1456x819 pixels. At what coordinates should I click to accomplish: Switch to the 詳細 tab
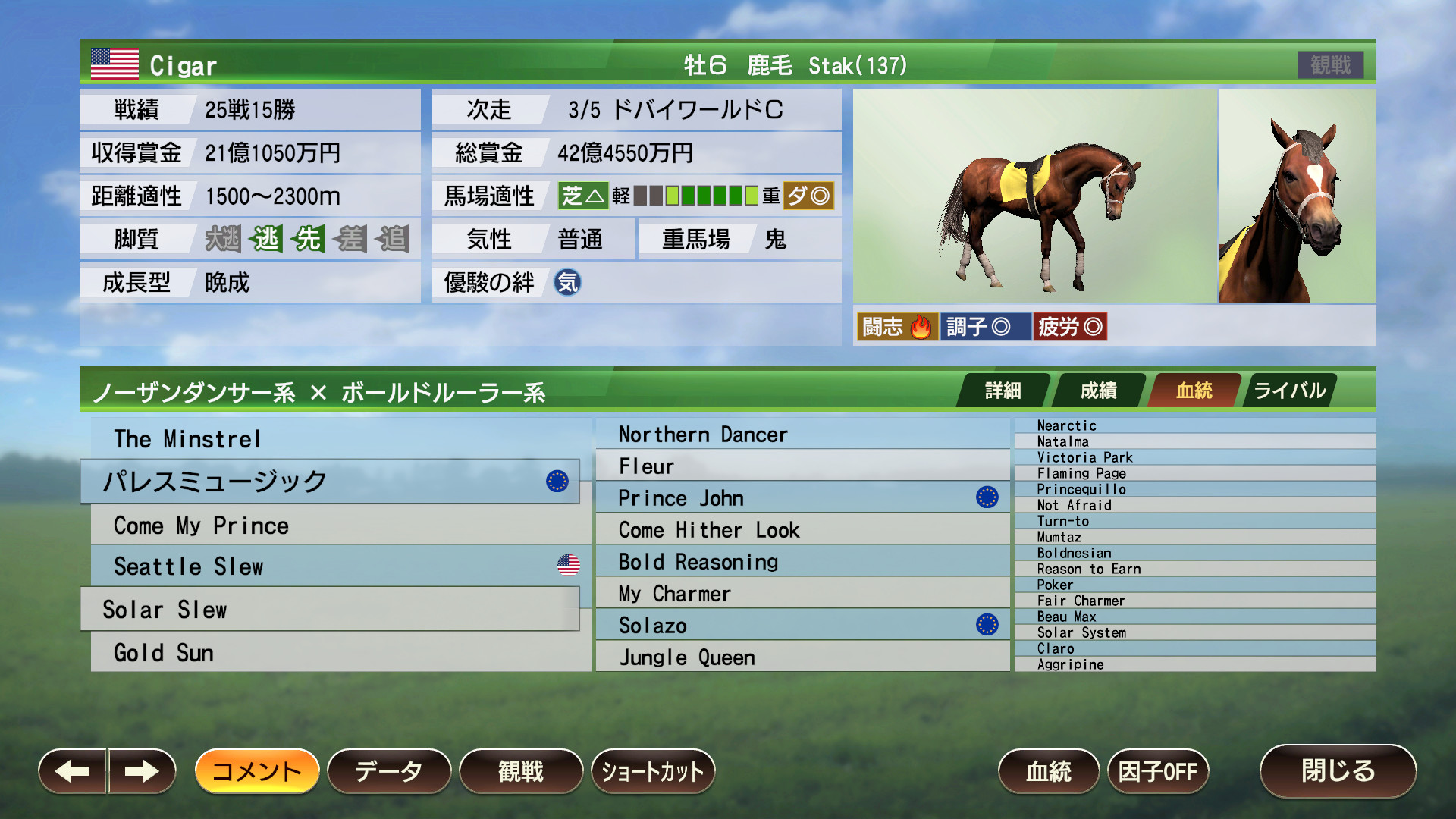[1003, 391]
